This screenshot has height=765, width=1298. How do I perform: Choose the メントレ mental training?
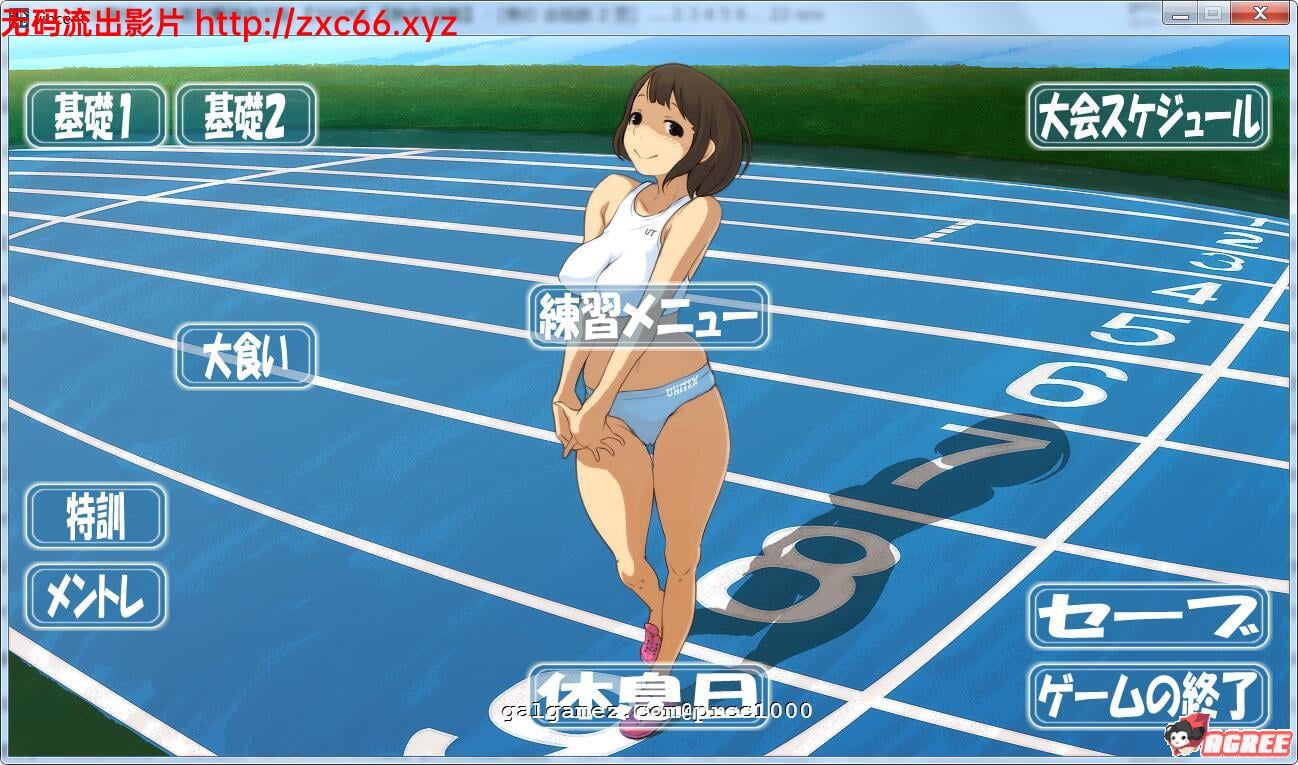pyautogui.click(x=95, y=596)
